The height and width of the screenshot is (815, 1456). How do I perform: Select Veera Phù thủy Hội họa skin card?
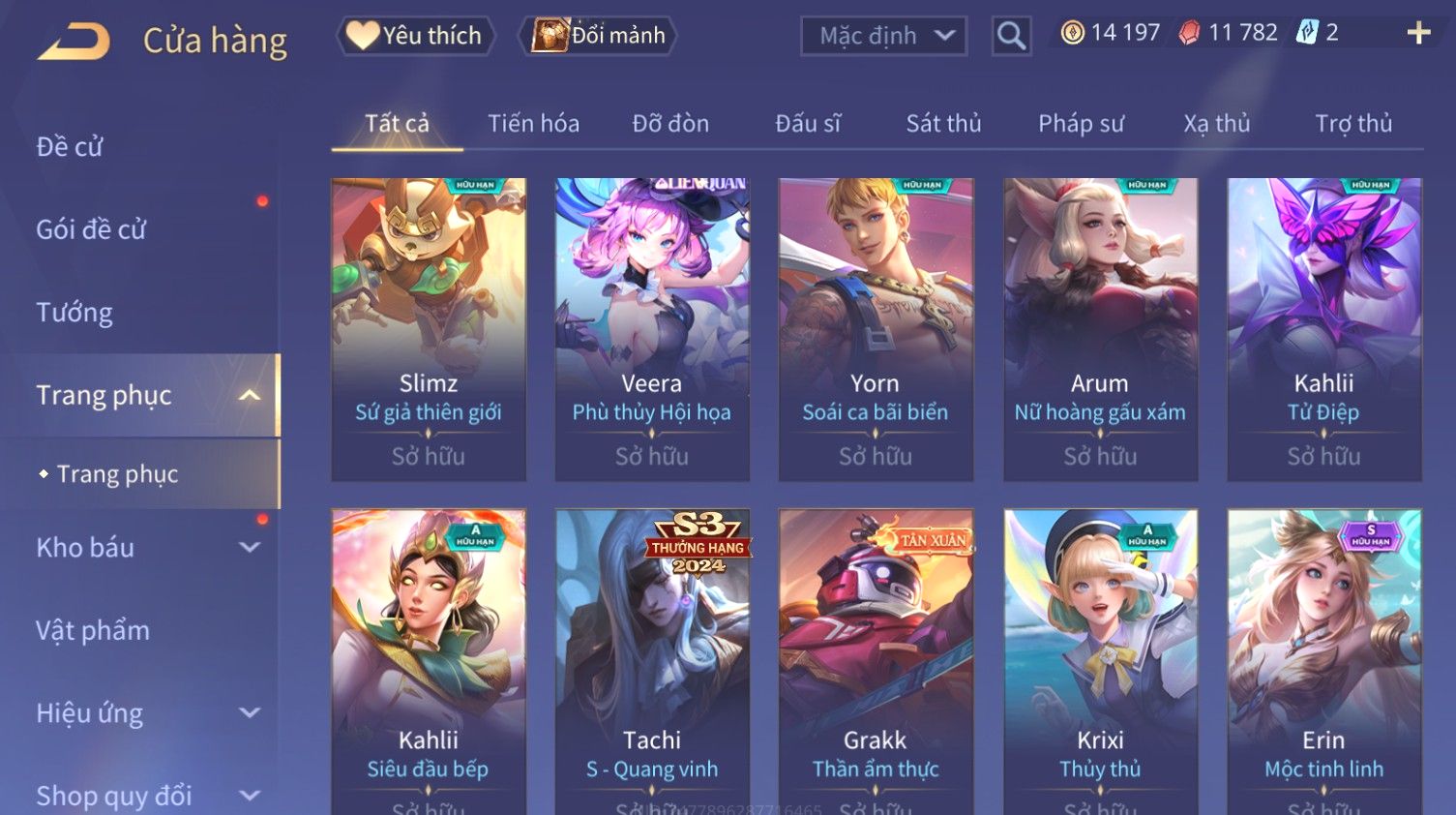pos(652,329)
